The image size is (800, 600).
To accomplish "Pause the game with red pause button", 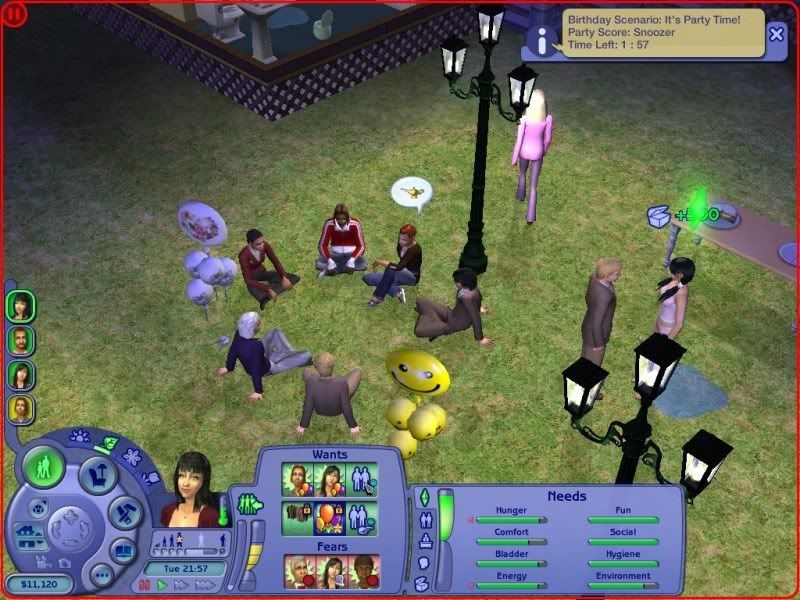I will (x=145, y=585).
